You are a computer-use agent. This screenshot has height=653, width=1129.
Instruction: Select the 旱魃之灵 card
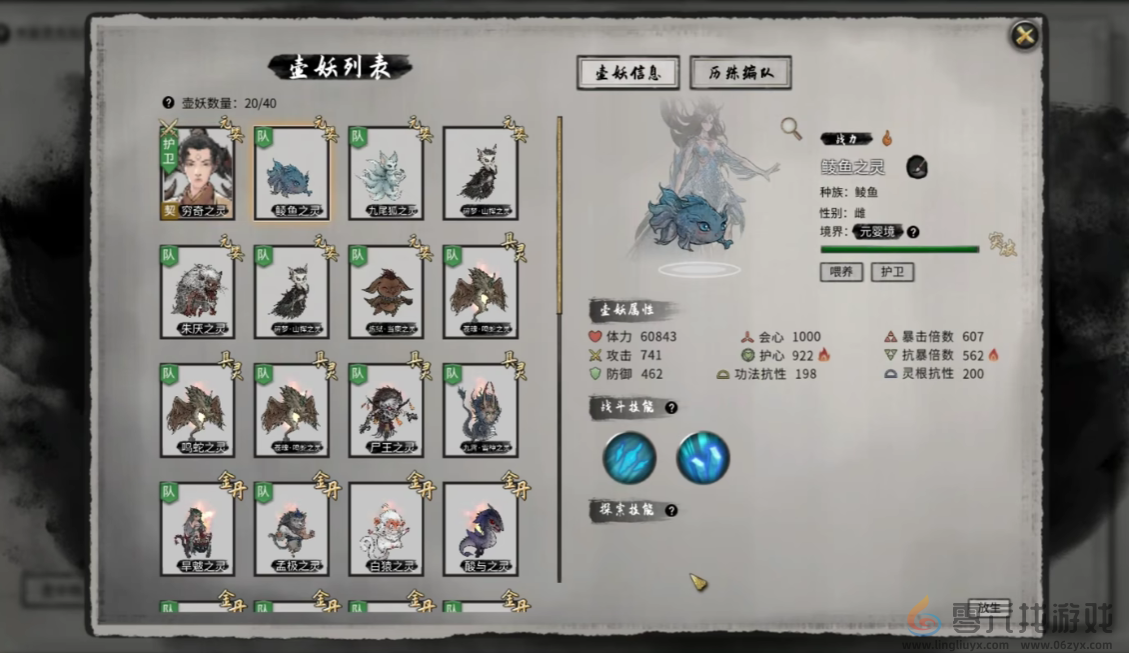(198, 529)
